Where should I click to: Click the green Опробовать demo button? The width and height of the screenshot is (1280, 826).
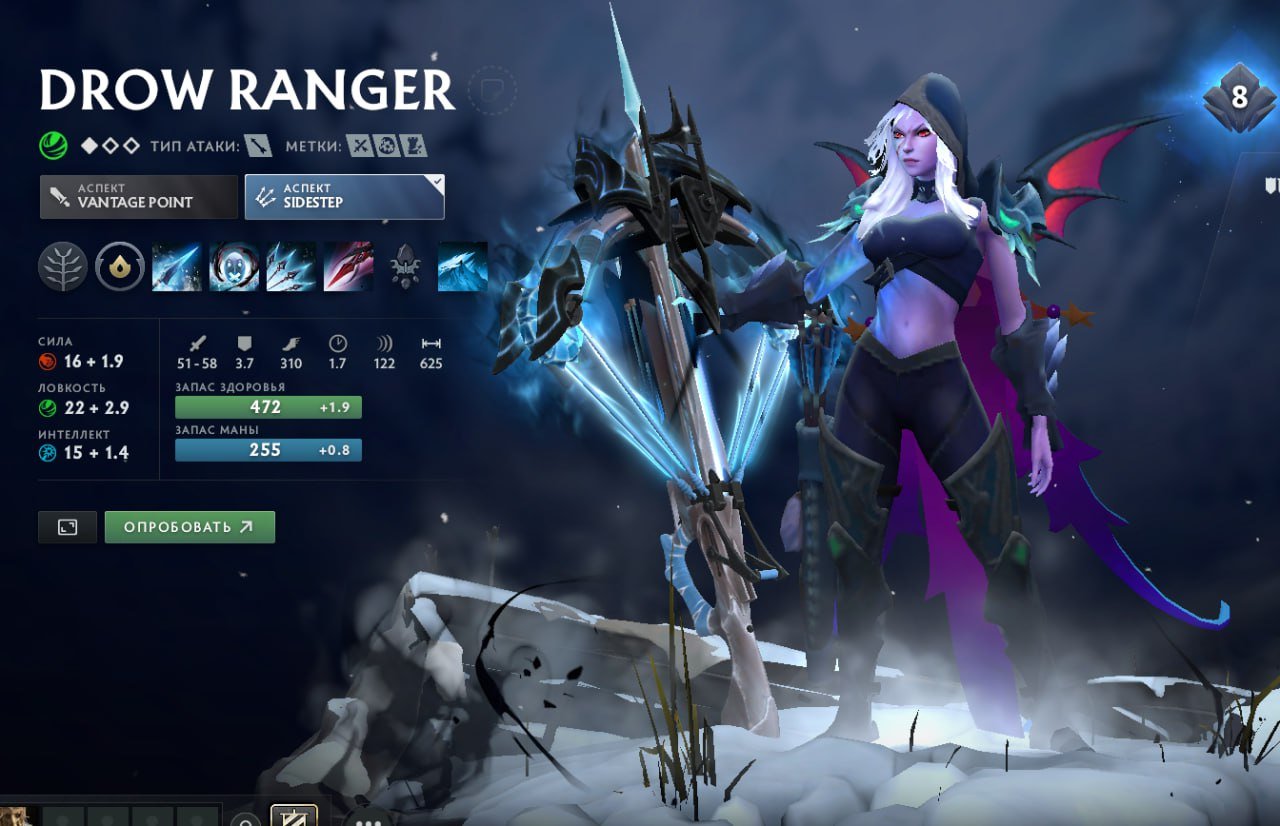tap(189, 527)
